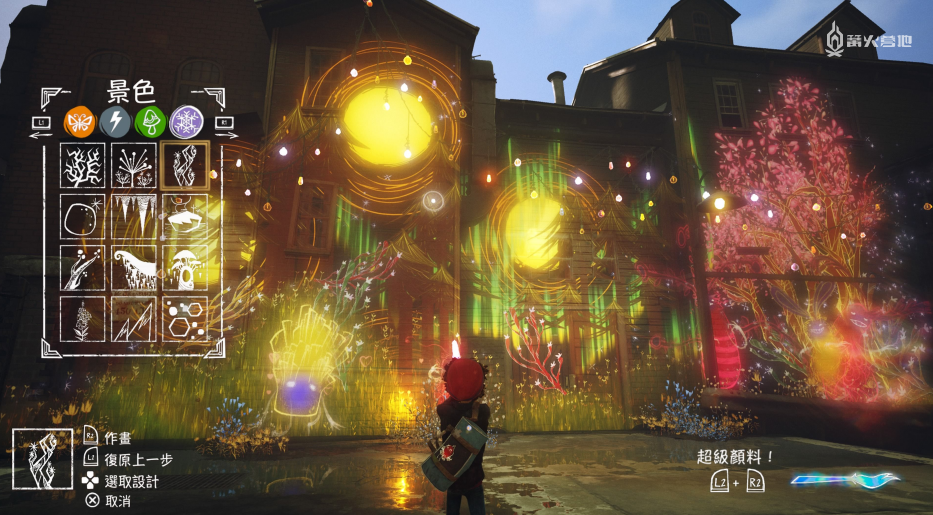
Task: Select the round moon design
Action: pos(82,217)
